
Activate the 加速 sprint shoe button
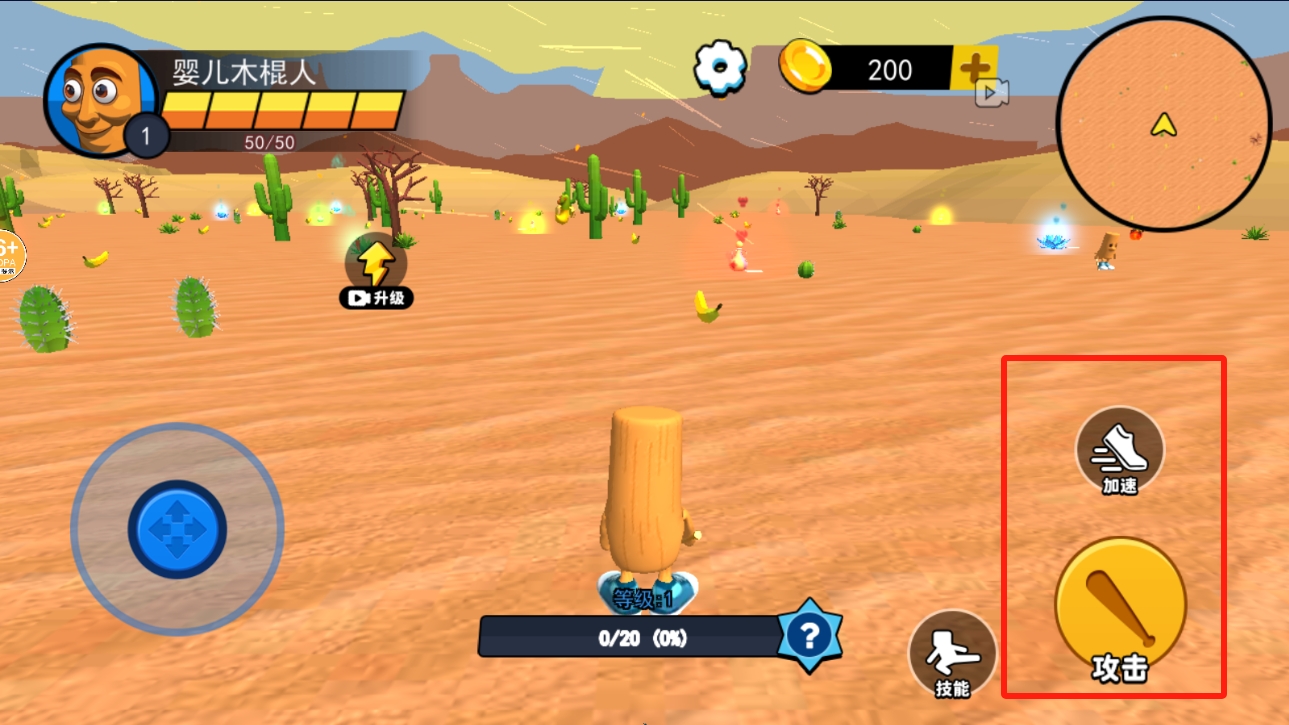click(1120, 451)
